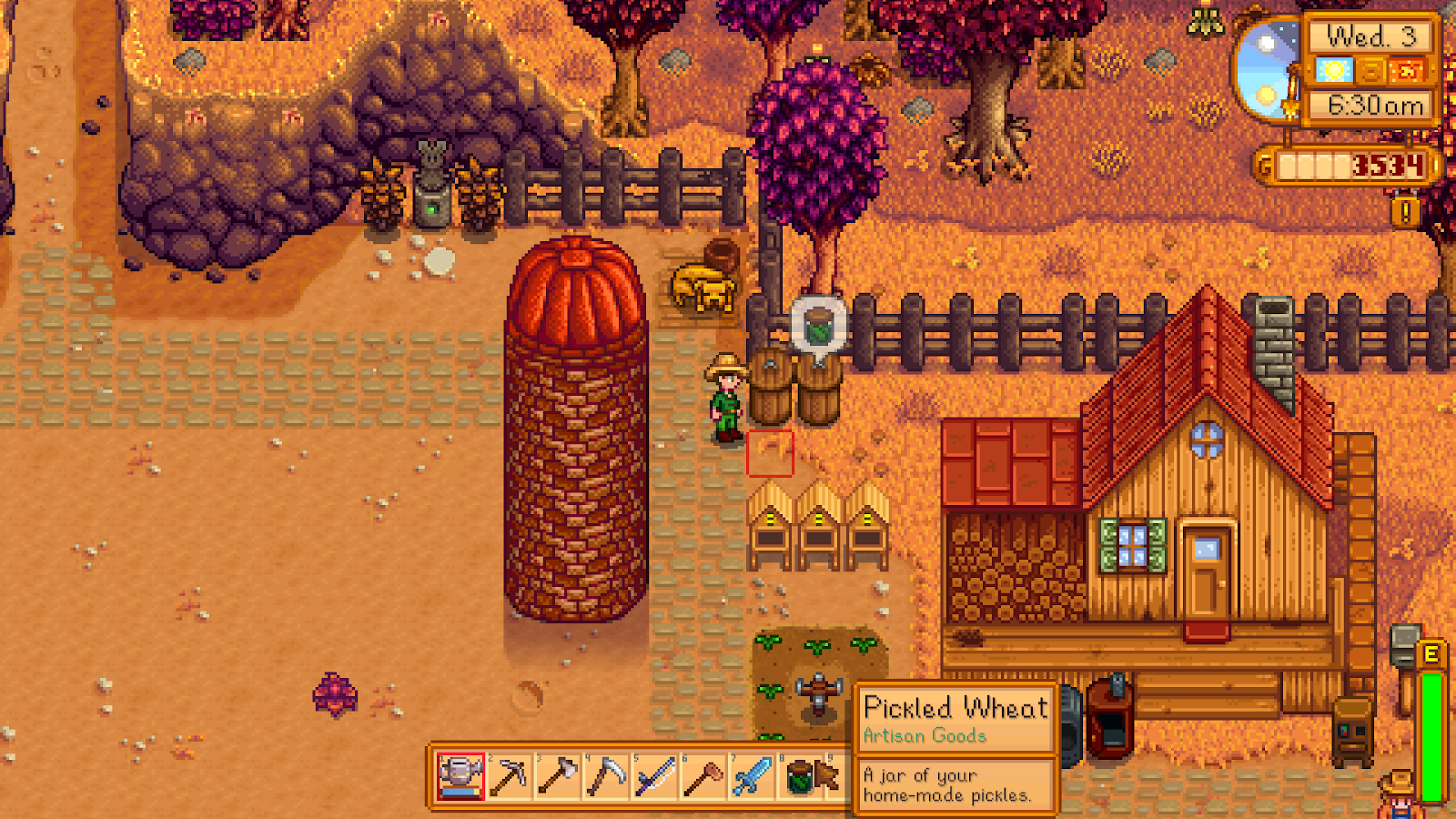Select the item in hotbar slot 9

(834, 780)
